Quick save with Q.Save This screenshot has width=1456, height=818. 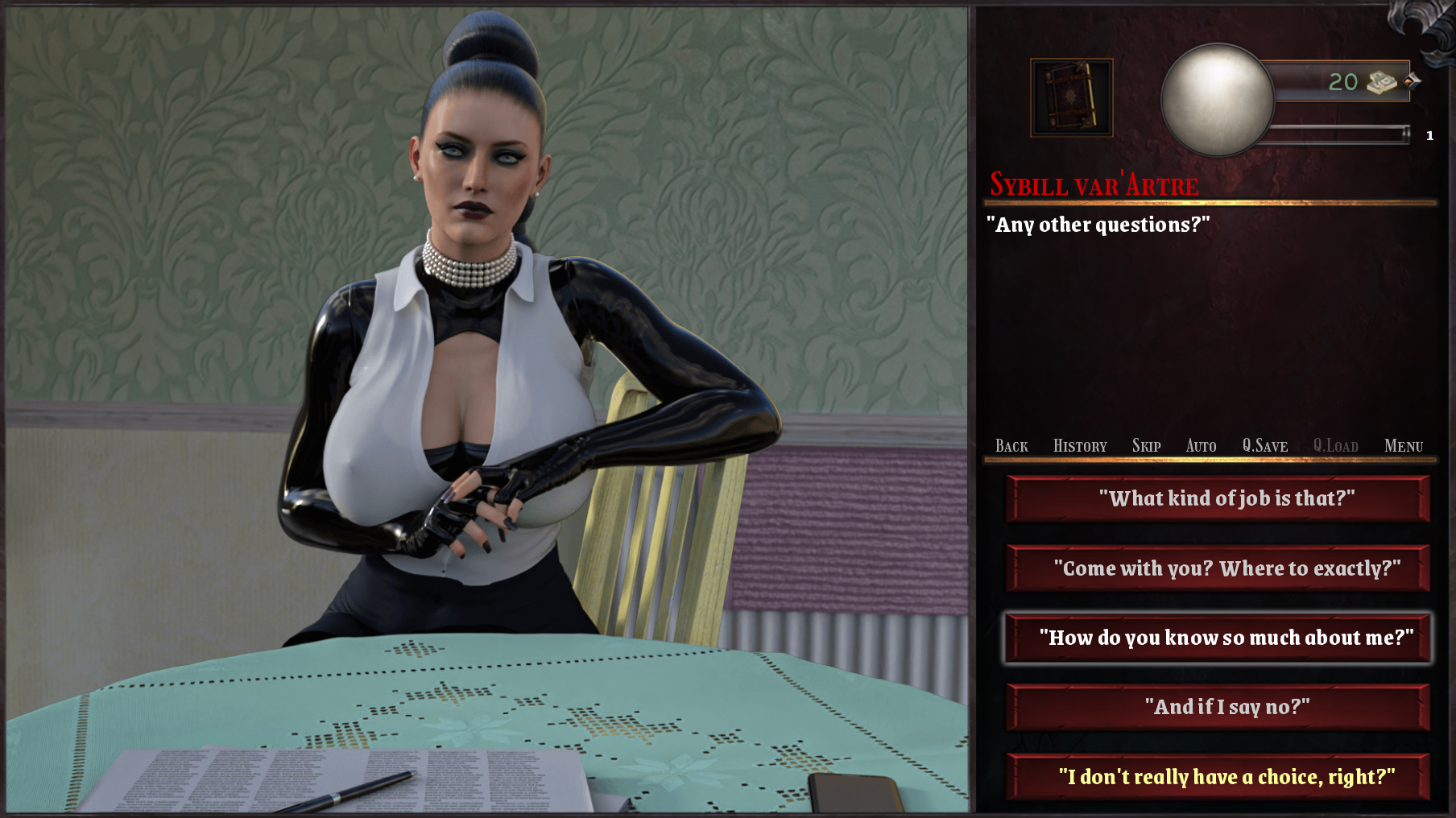coord(1264,446)
